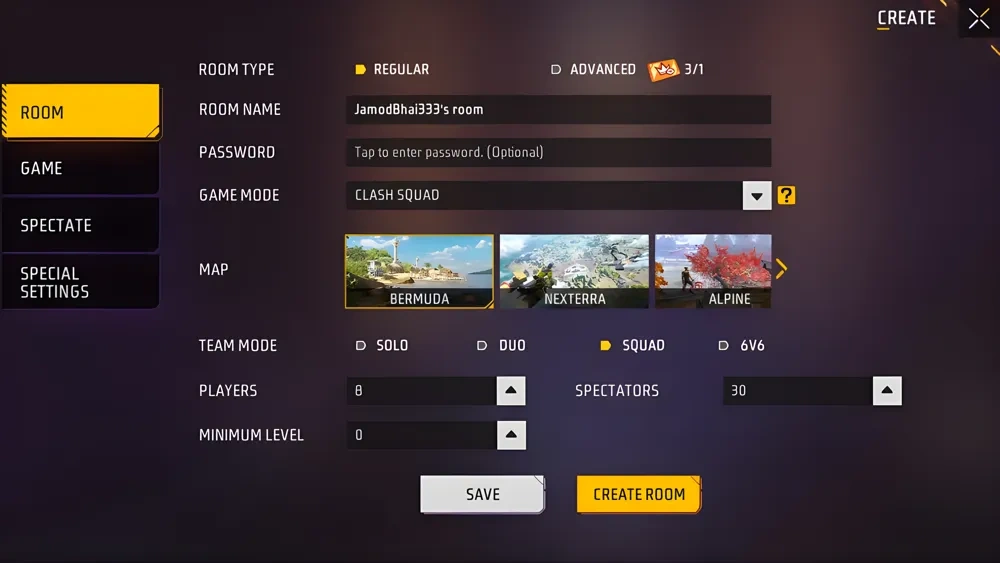Choose the Regular room type
This screenshot has height=563, width=1000.
[x=393, y=69]
